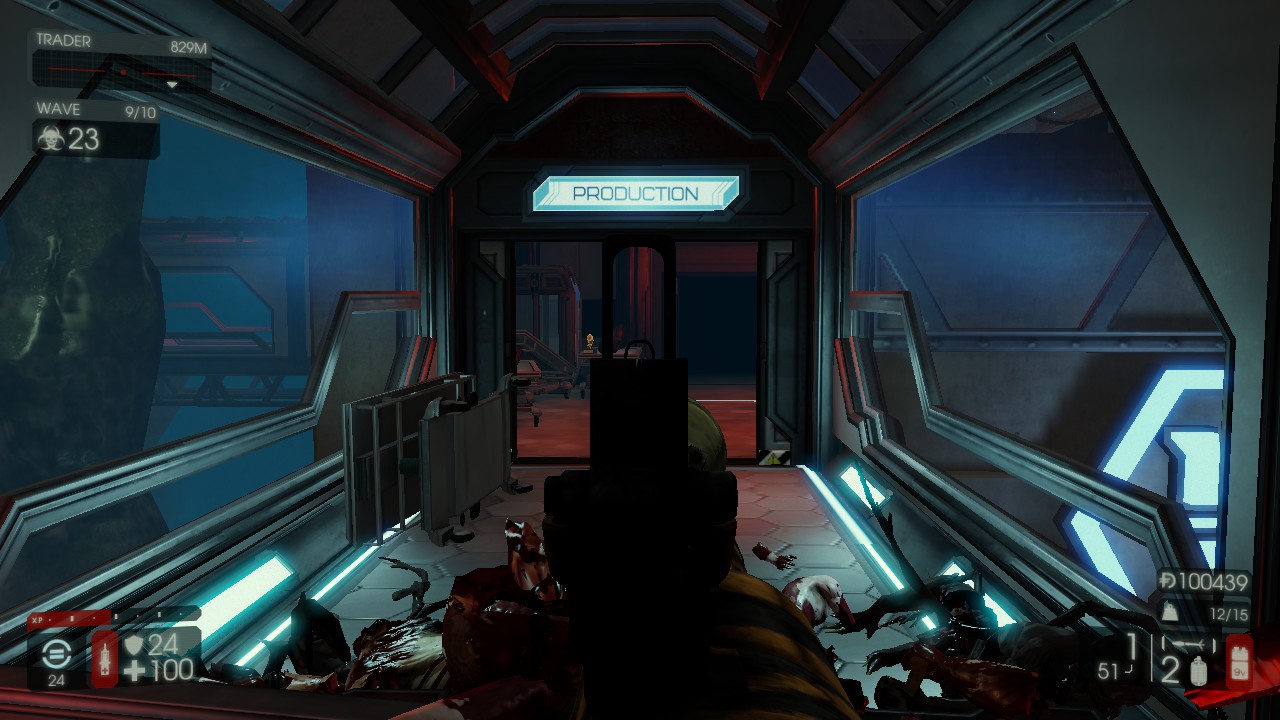Click the biohazard skull wave icon
The image size is (1280, 720).
(50, 138)
